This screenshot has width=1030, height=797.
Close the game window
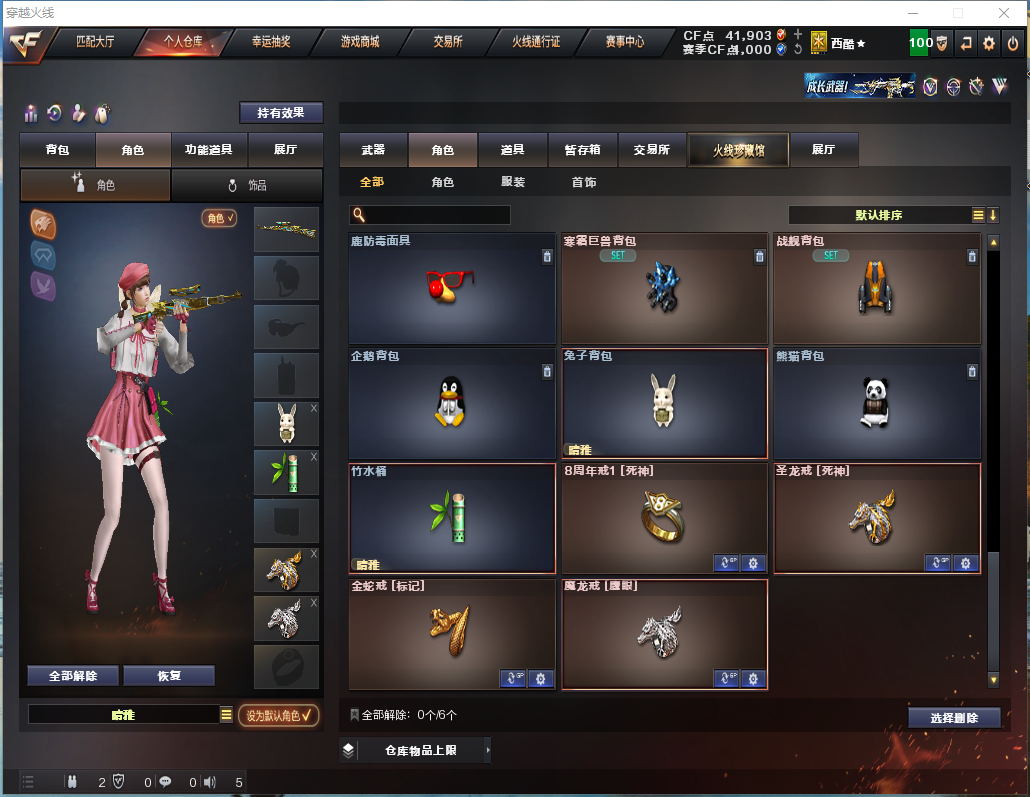click(x=1003, y=13)
